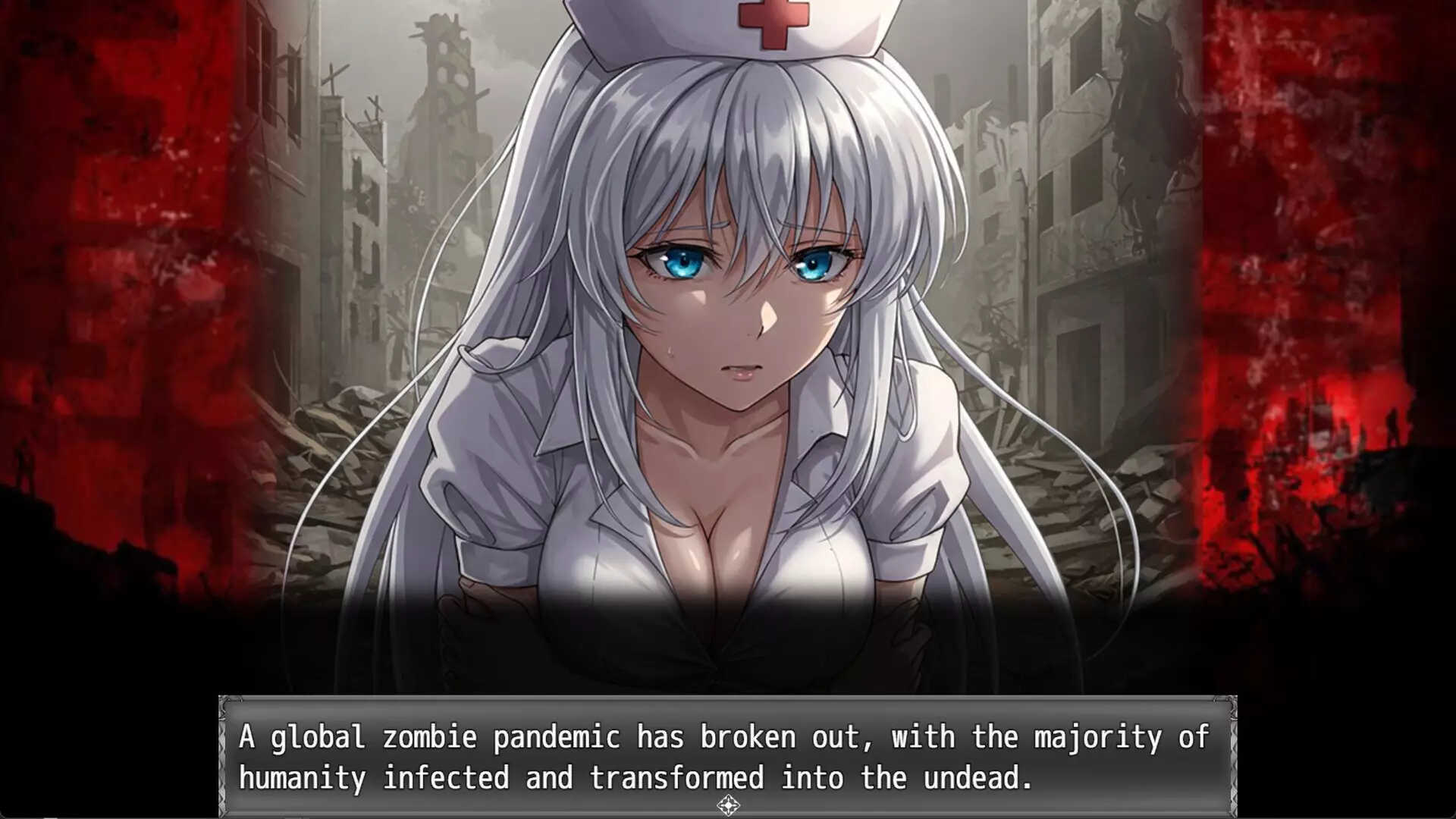Click the right ornate edge of dialogue frame
Viewport: 1456px width, 819px height.
(1232, 758)
